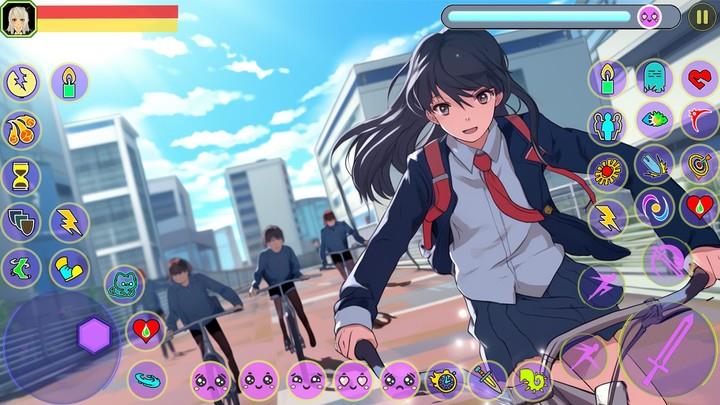Trigger the red sun burst ability
Image resolution: width=720 pixels, height=405 pixels.
[x=607, y=171]
